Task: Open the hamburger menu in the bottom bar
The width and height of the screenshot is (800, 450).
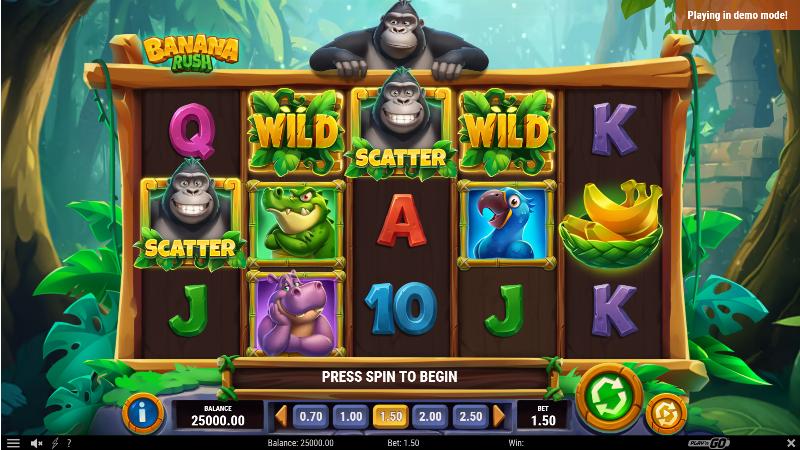Action: point(13,442)
